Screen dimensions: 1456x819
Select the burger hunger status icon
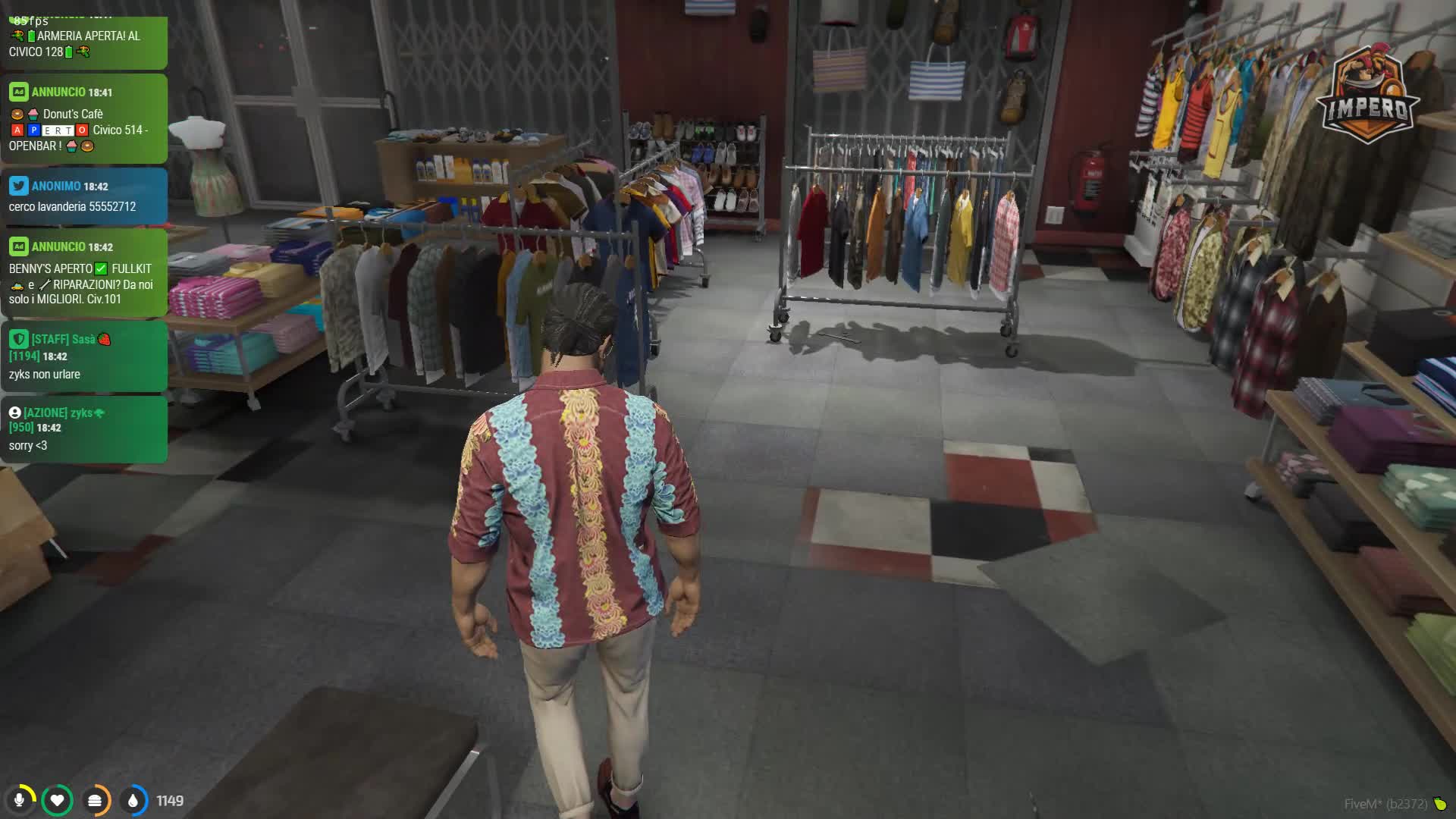[x=95, y=800]
